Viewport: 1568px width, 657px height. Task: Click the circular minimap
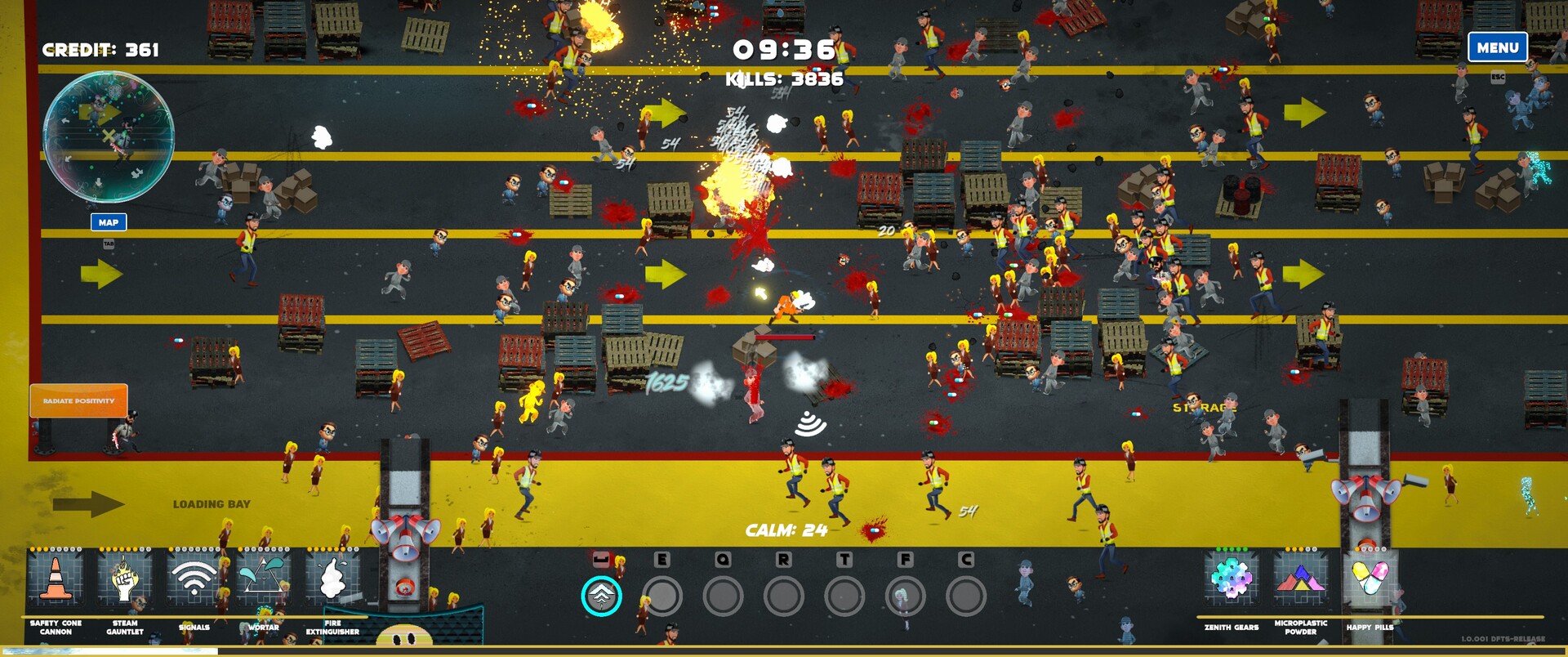click(x=108, y=136)
